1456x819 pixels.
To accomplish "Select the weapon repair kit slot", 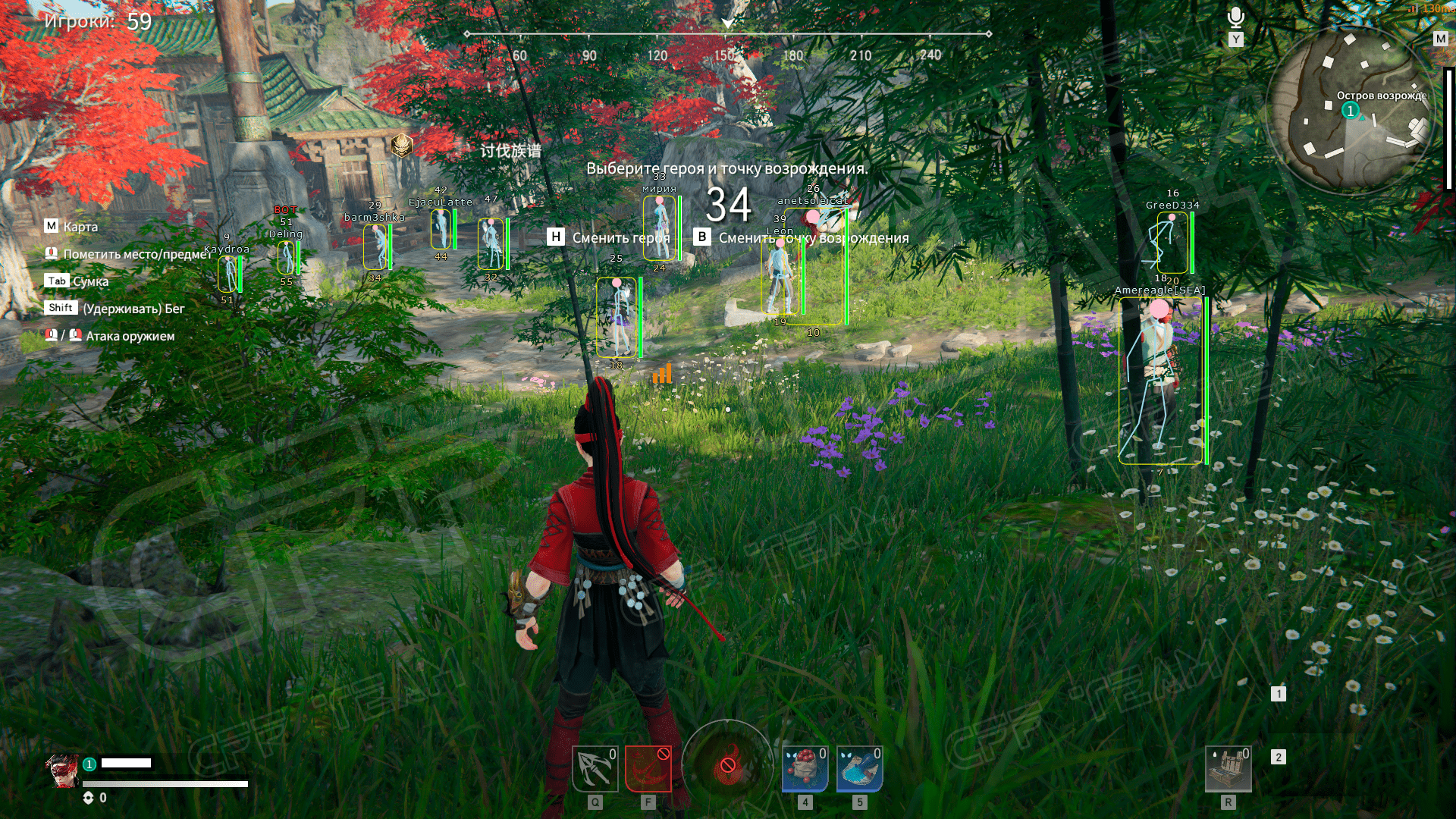I will [1228, 768].
